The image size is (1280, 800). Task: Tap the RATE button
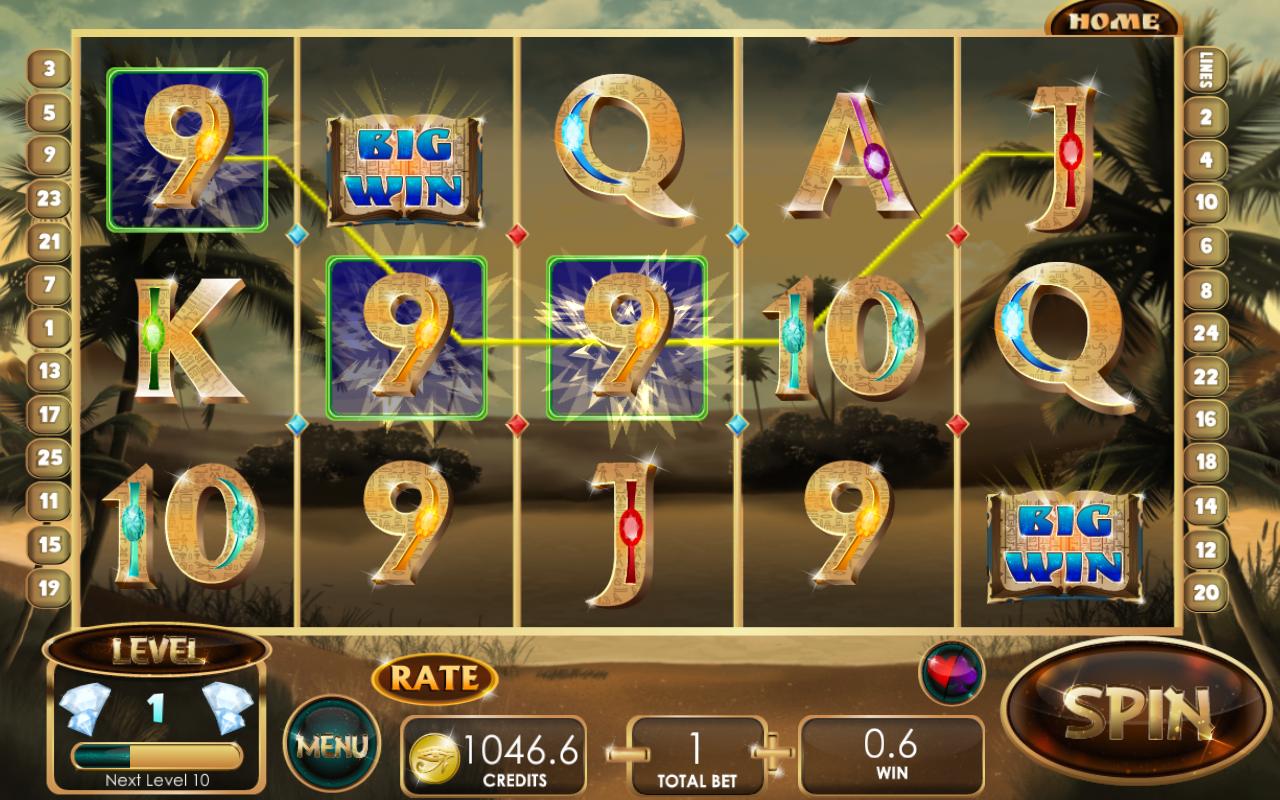point(434,677)
